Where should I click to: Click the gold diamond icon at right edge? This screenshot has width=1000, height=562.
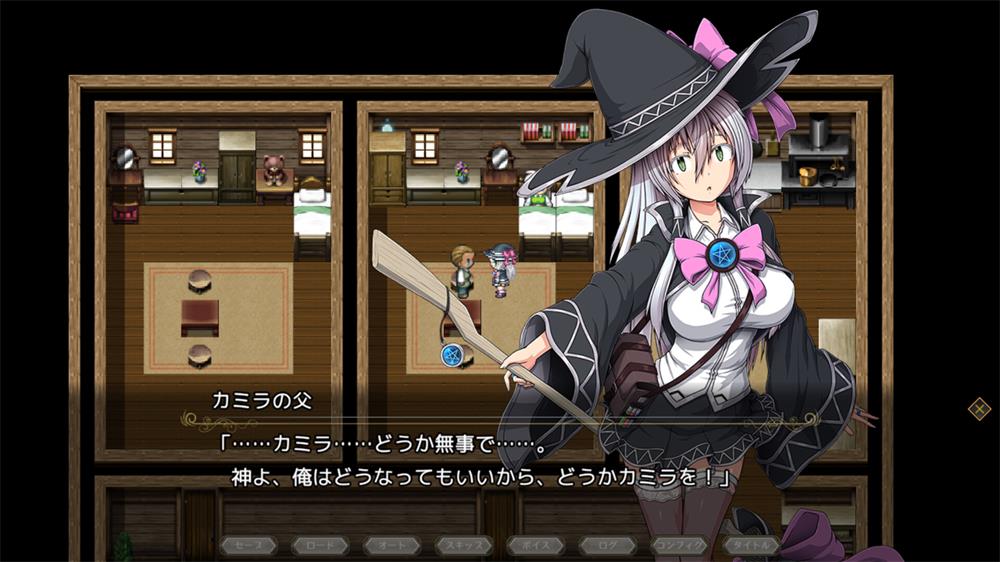pyautogui.click(x=979, y=408)
